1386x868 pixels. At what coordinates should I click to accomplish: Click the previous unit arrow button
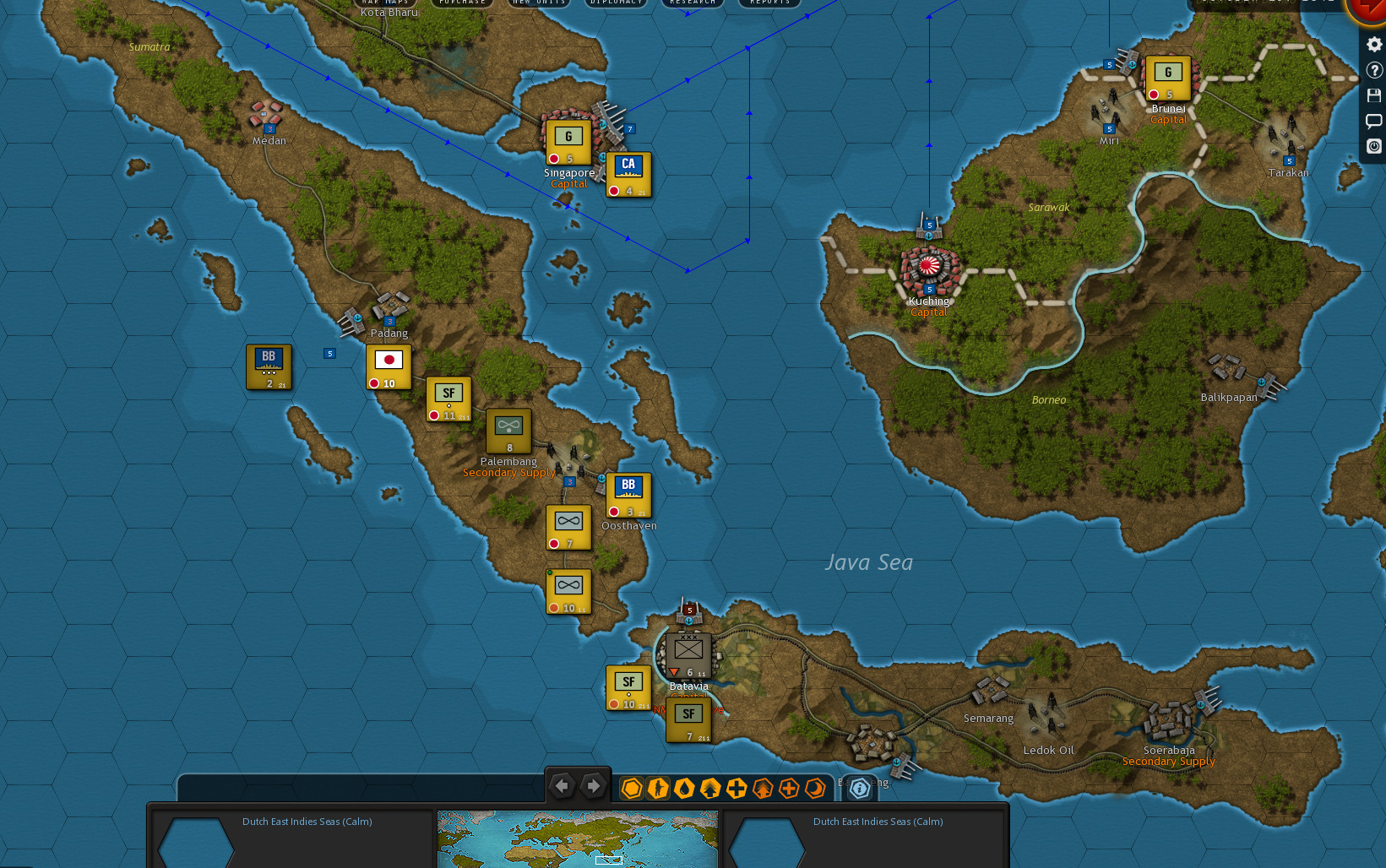click(x=563, y=785)
